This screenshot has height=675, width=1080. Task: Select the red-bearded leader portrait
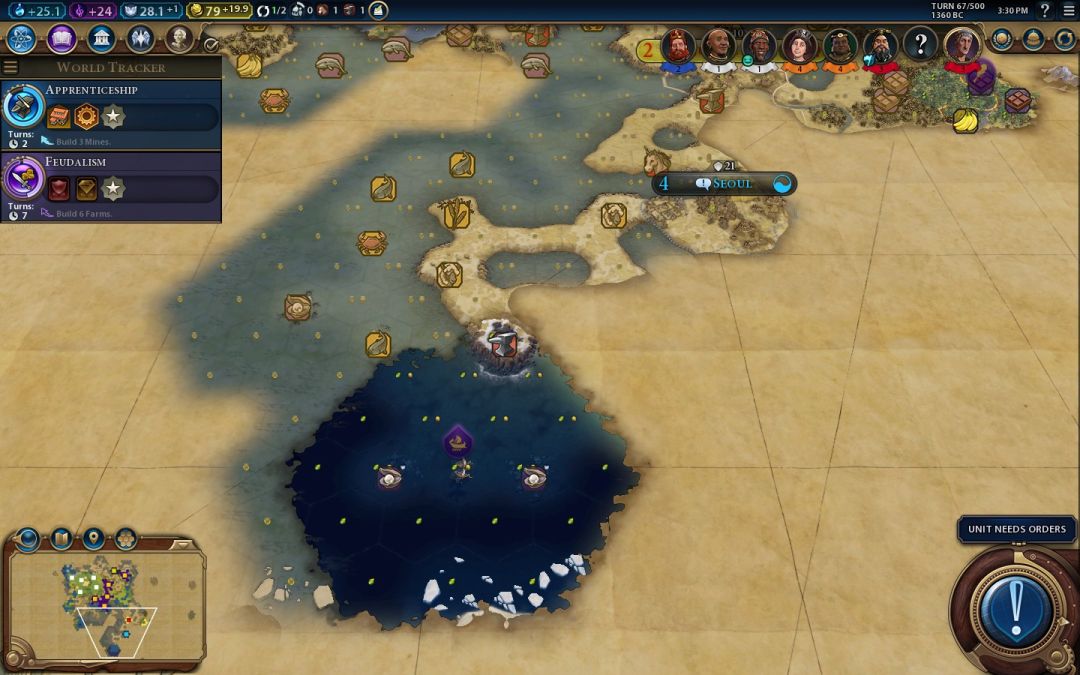pos(678,46)
